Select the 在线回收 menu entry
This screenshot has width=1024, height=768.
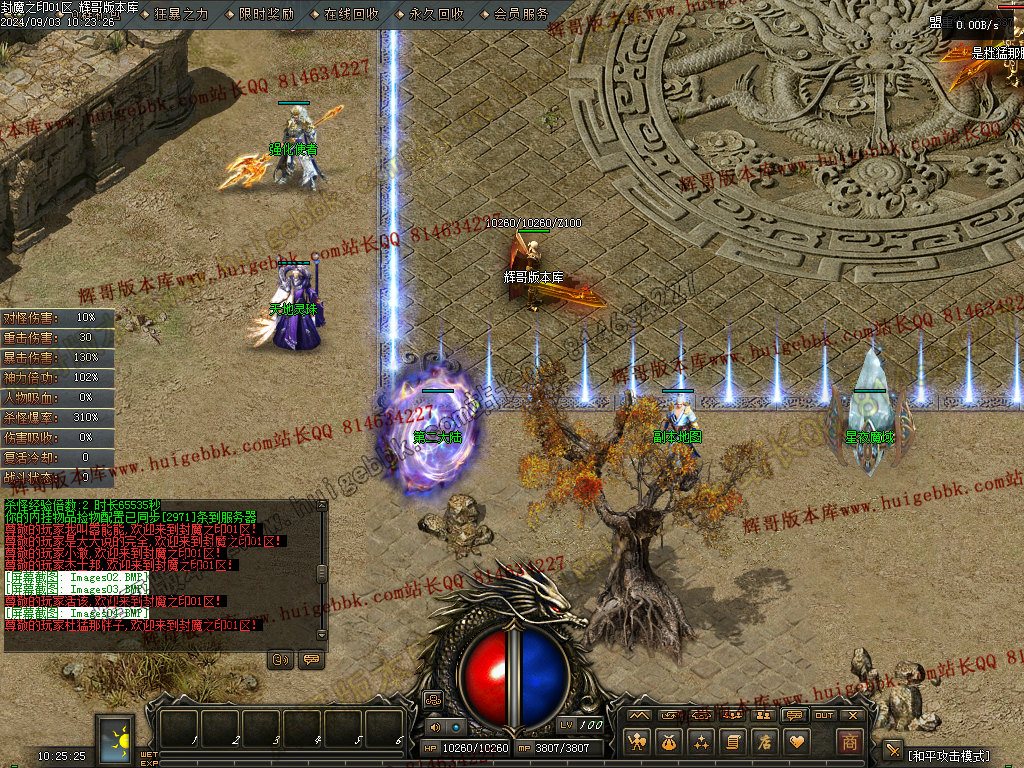(x=351, y=14)
